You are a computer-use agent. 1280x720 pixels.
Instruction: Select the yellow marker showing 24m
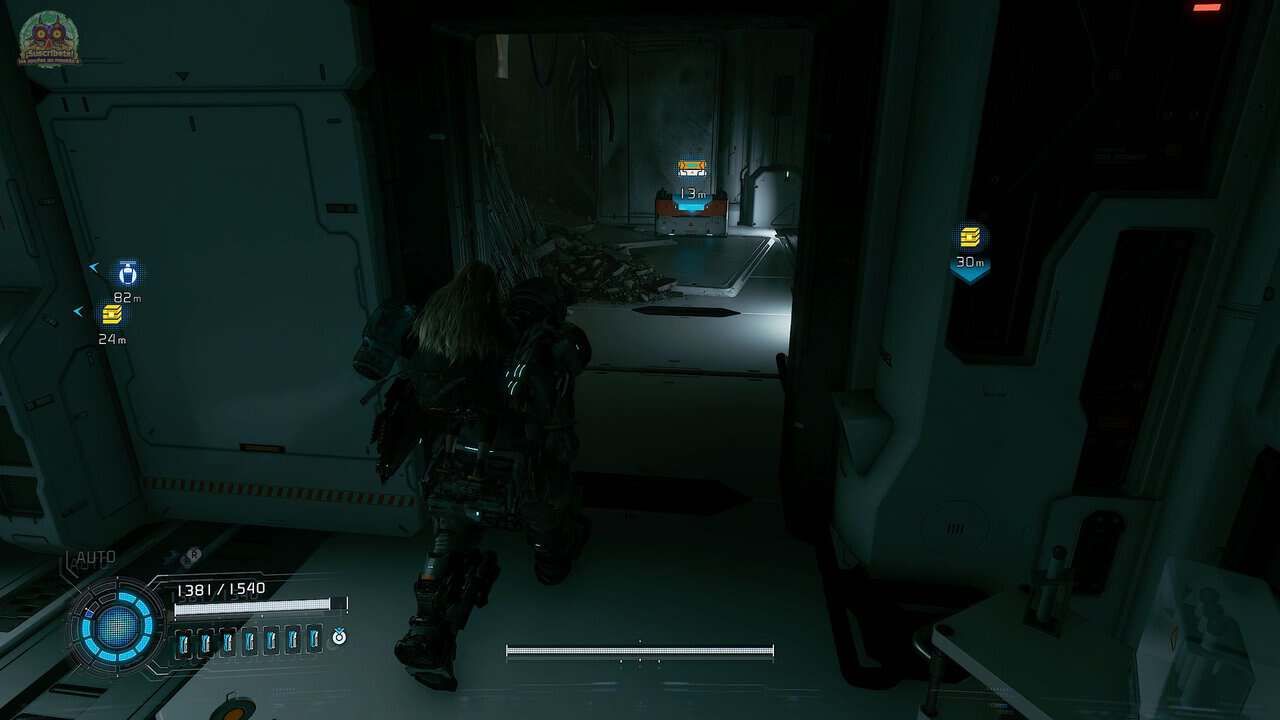tap(112, 315)
